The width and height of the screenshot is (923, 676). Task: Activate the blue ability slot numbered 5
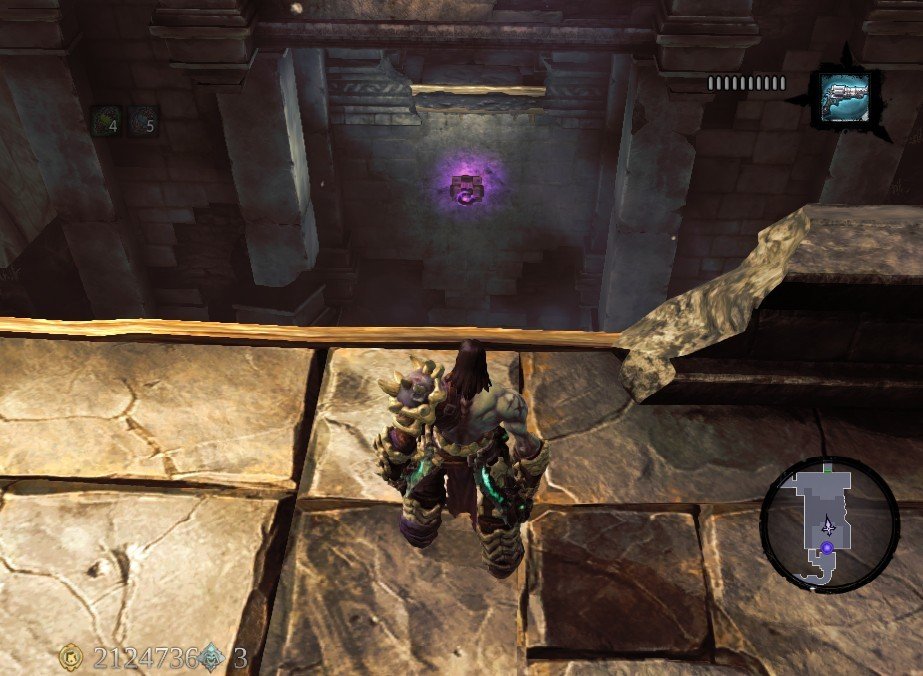pyautogui.click(x=143, y=121)
